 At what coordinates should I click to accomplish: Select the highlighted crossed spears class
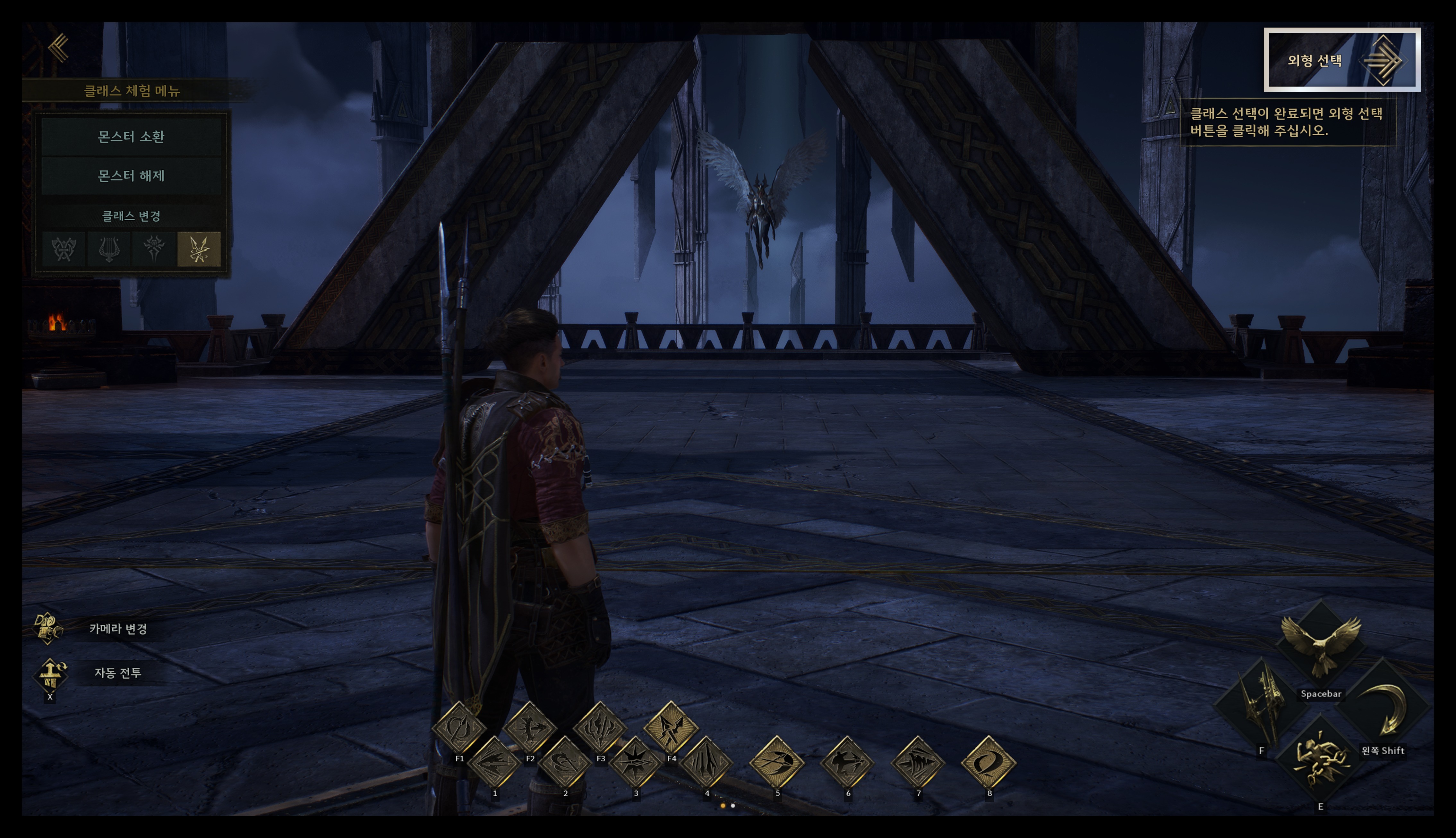pyautogui.click(x=199, y=249)
